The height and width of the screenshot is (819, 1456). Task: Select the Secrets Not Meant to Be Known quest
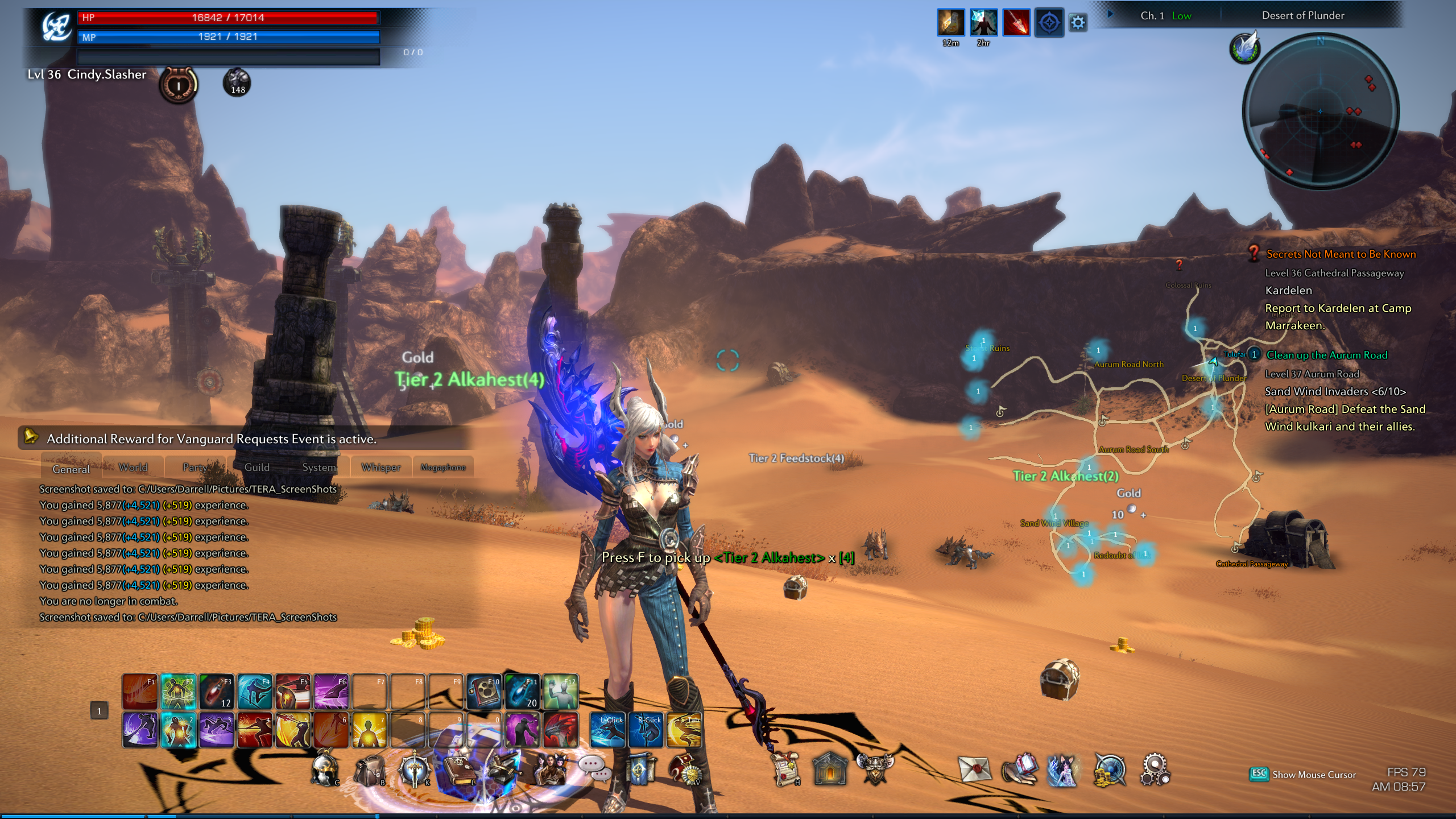click(1341, 254)
